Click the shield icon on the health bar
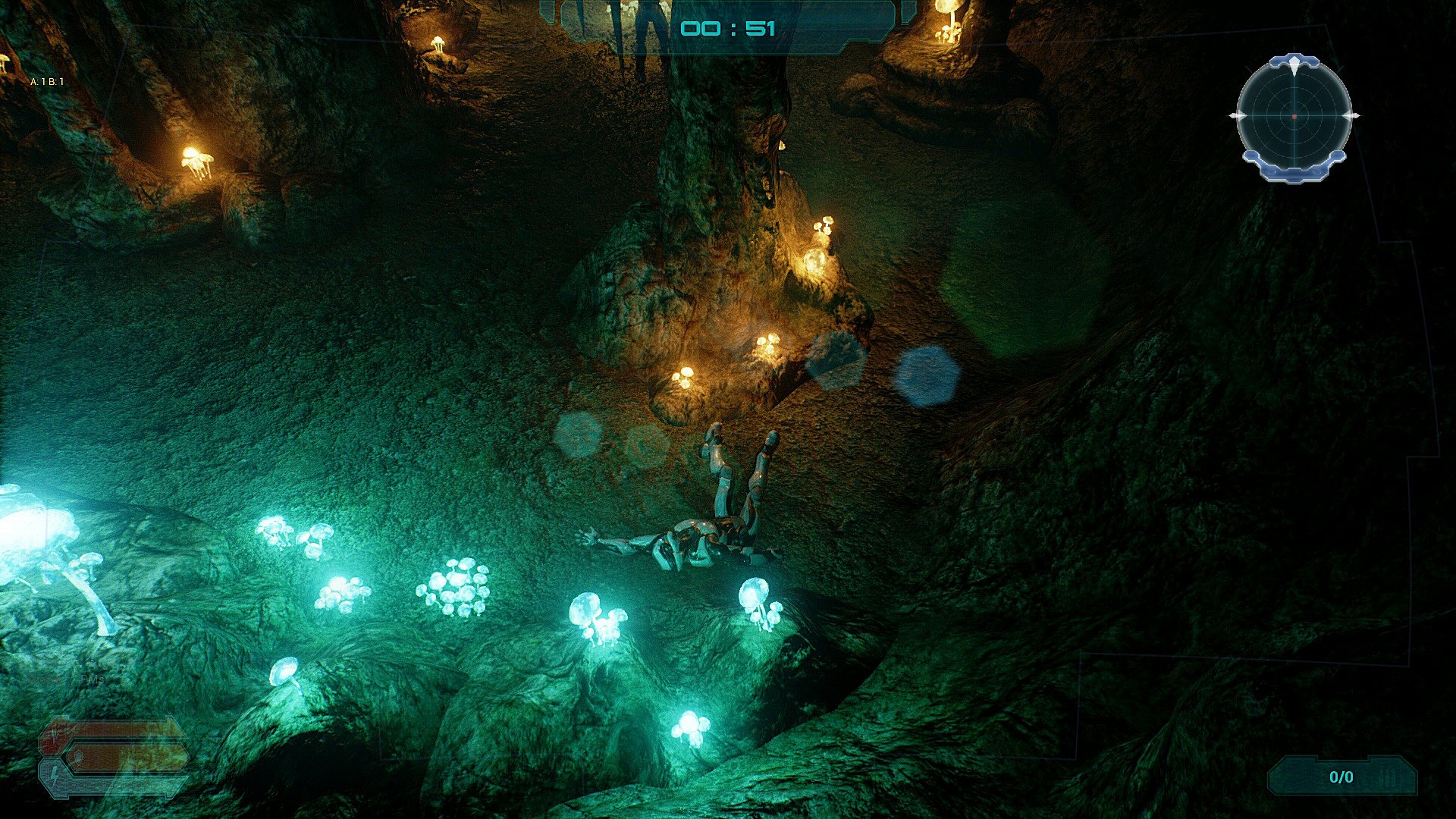This screenshot has width=1456, height=819. click(78, 756)
